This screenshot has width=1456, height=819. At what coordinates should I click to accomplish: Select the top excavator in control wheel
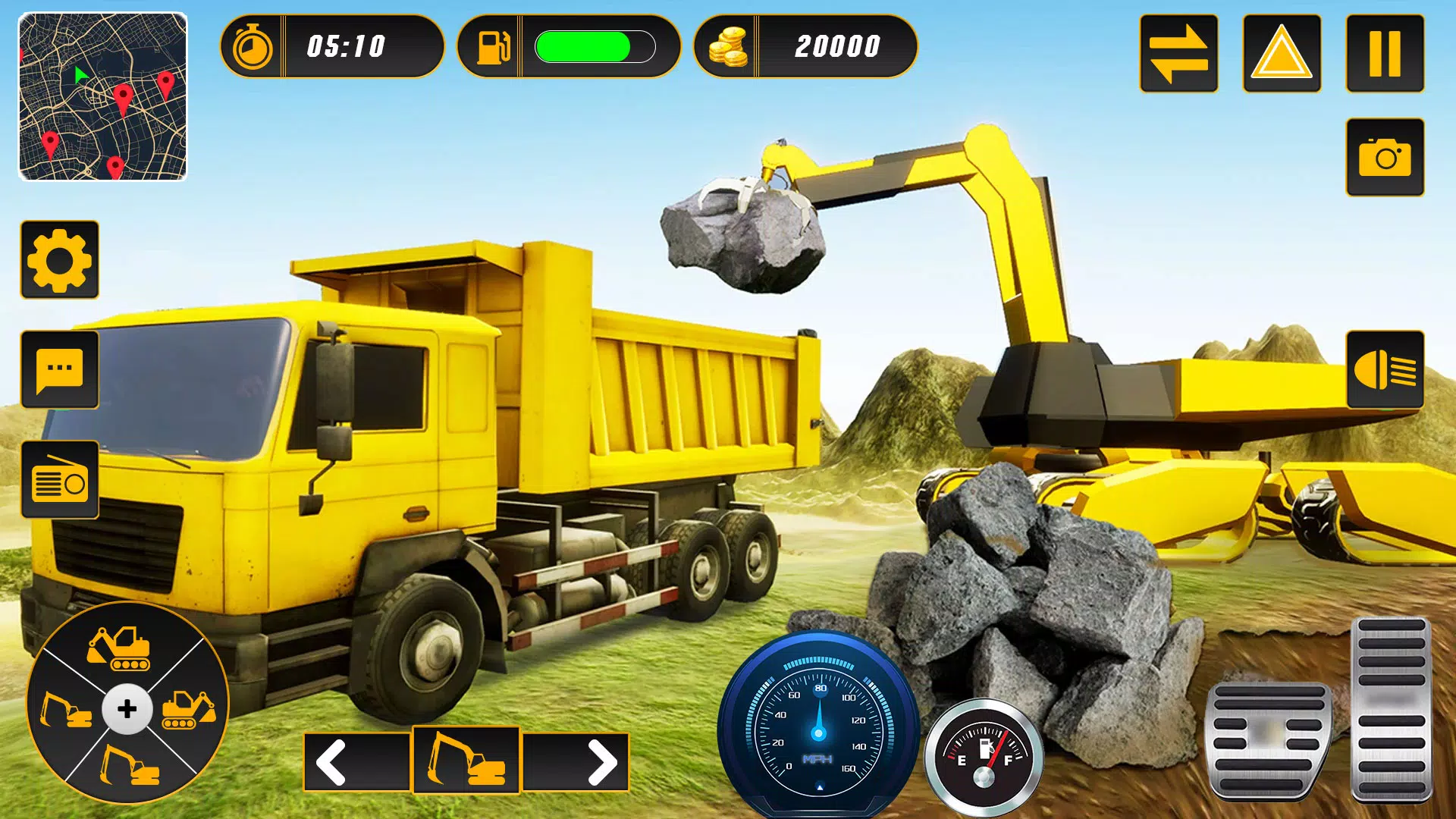[x=120, y=648]
